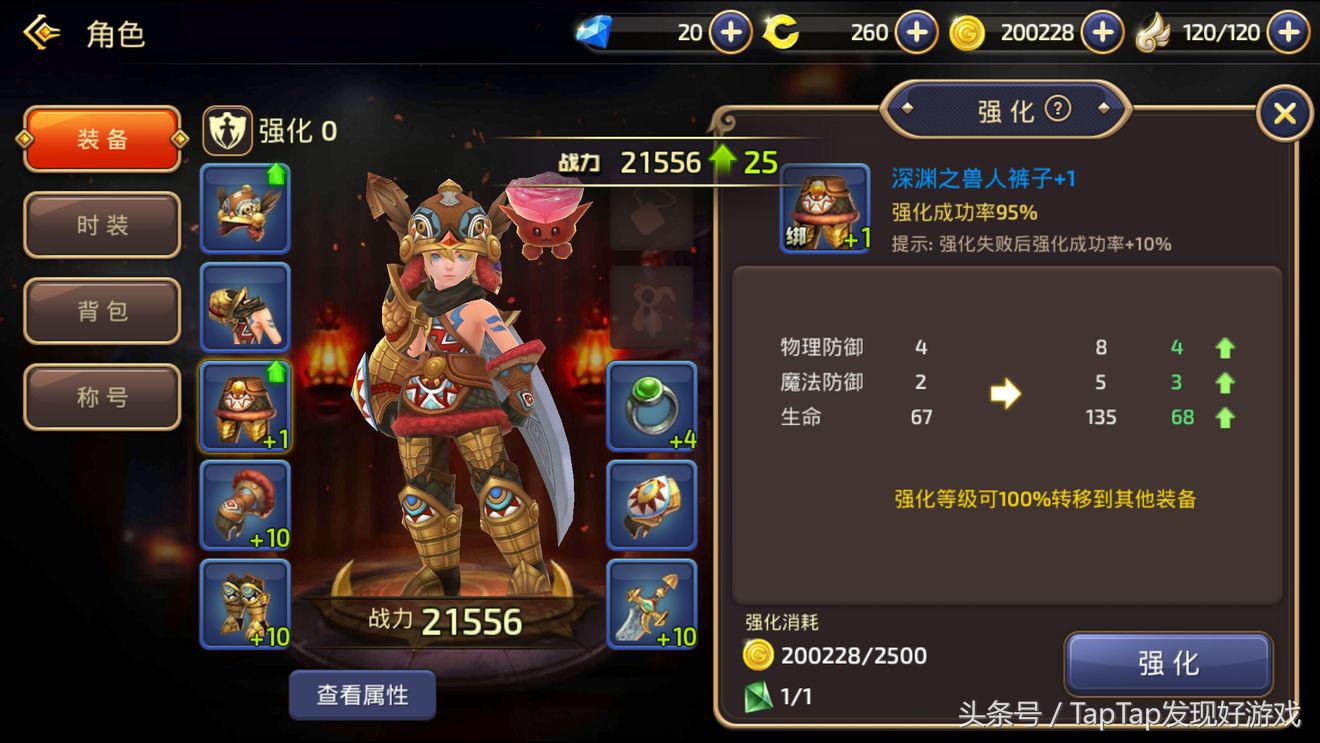Add diamonds via the plus button
1320x743 pixels.
(x=729, y=31)
